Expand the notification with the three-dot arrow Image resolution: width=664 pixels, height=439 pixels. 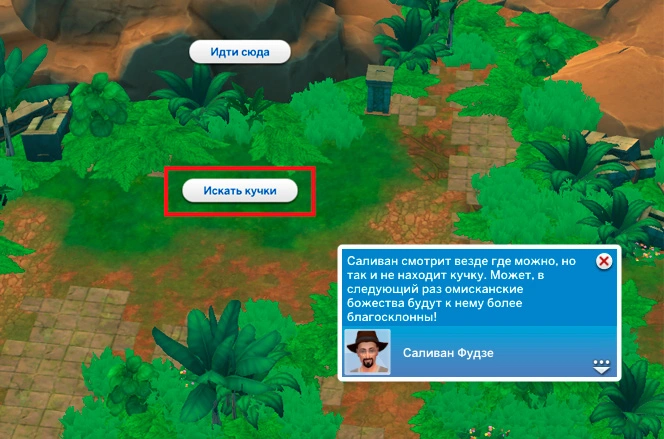[601, 364]
